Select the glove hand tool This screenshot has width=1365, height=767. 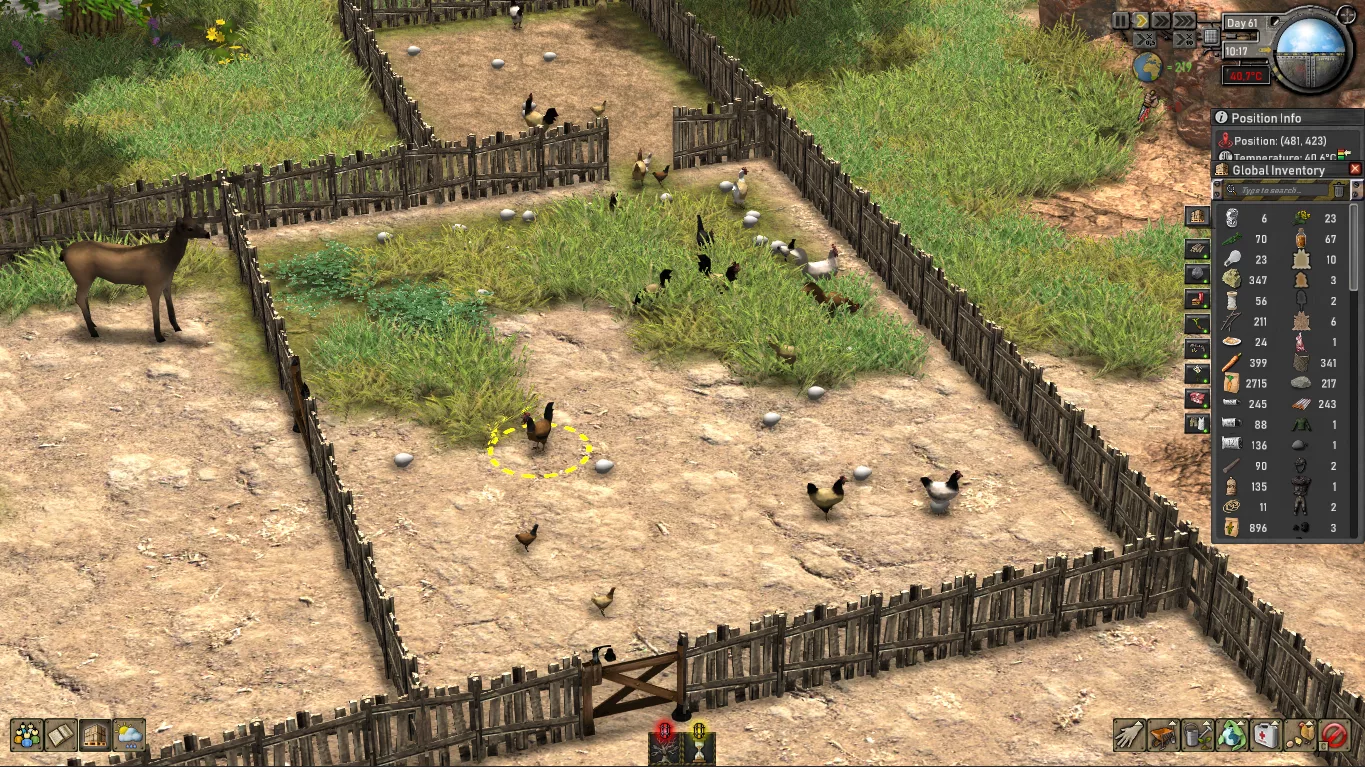pyautogui.click(x=1129, y=735)
